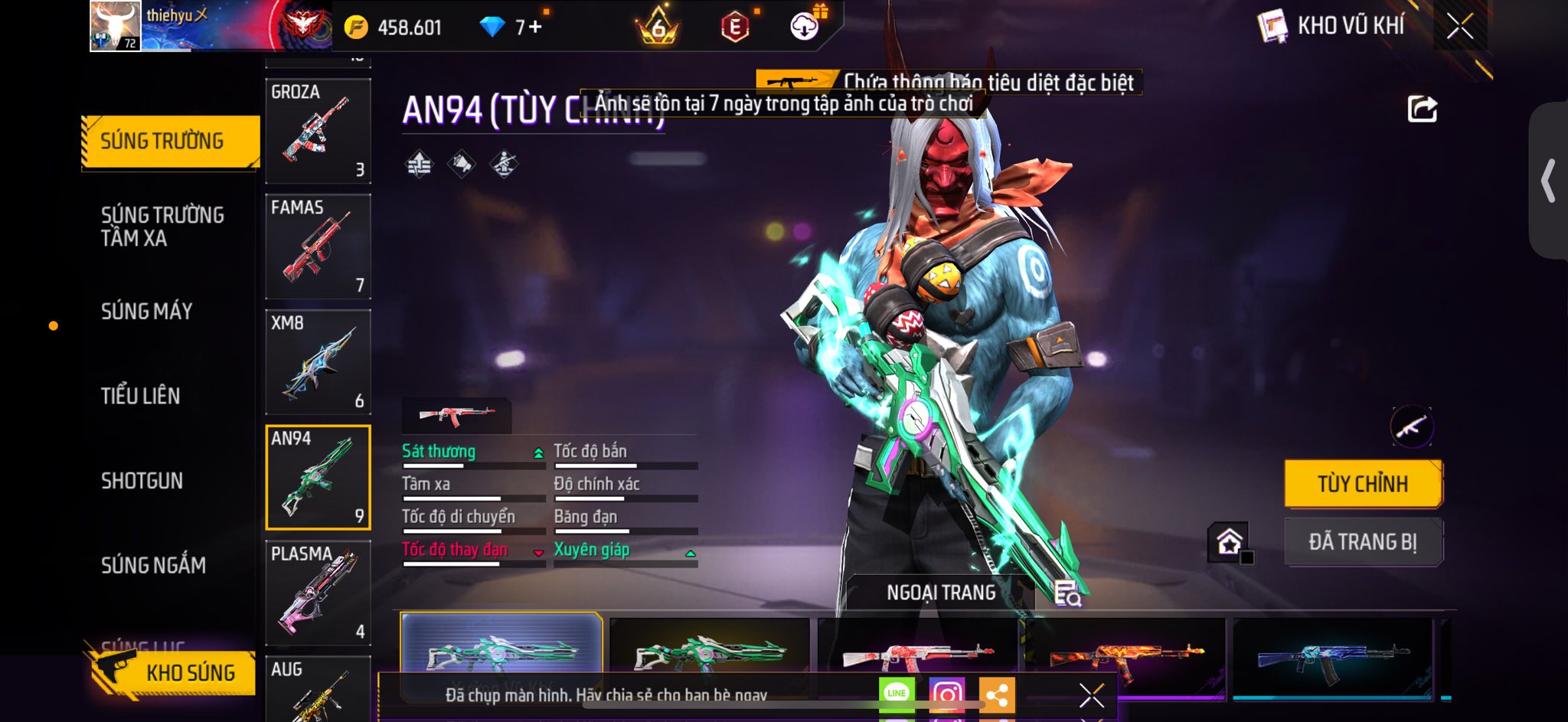Dismiss the screenshot share banner

point(1091,695)
